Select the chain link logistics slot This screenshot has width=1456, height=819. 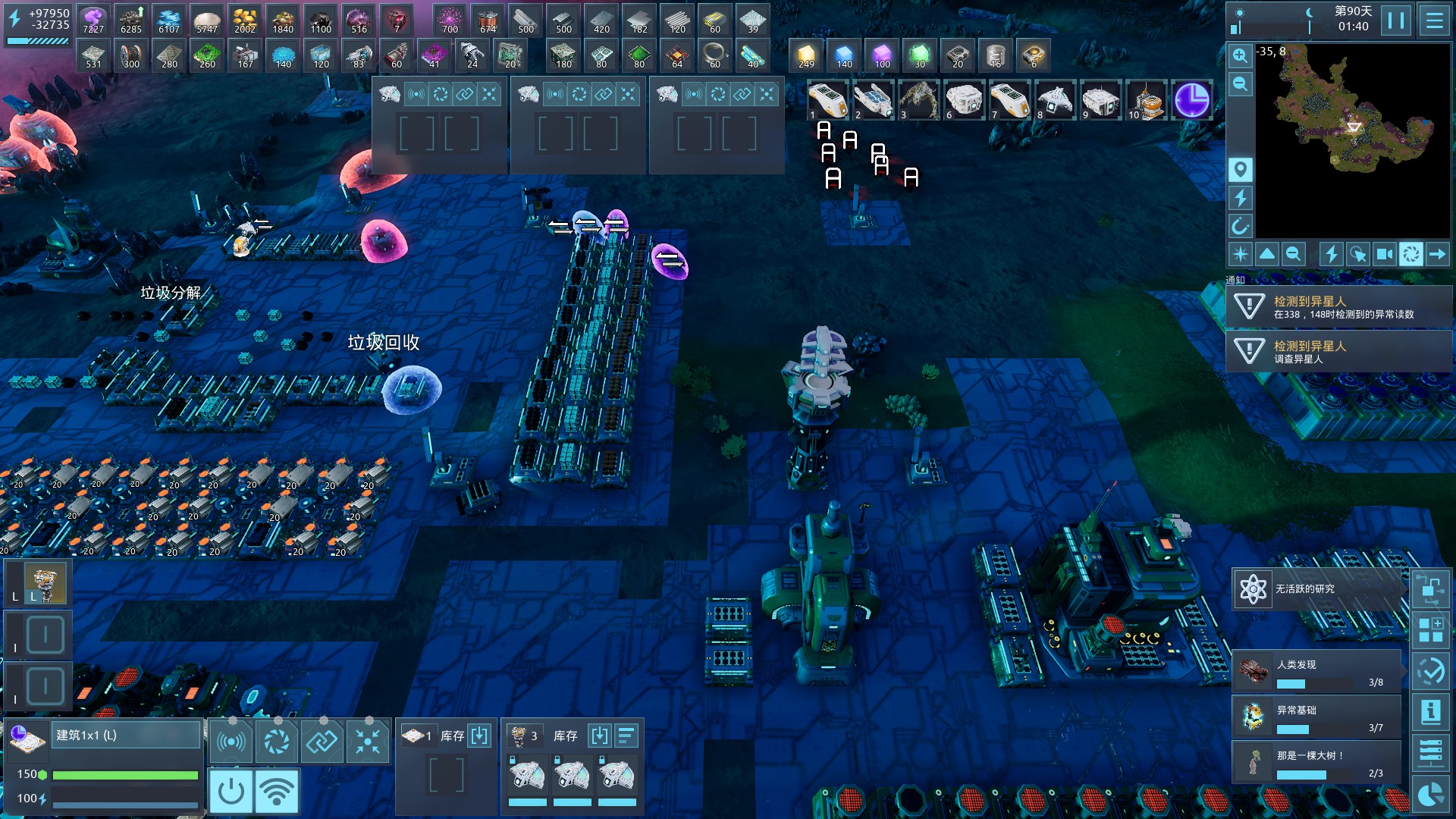coord(322,741)
